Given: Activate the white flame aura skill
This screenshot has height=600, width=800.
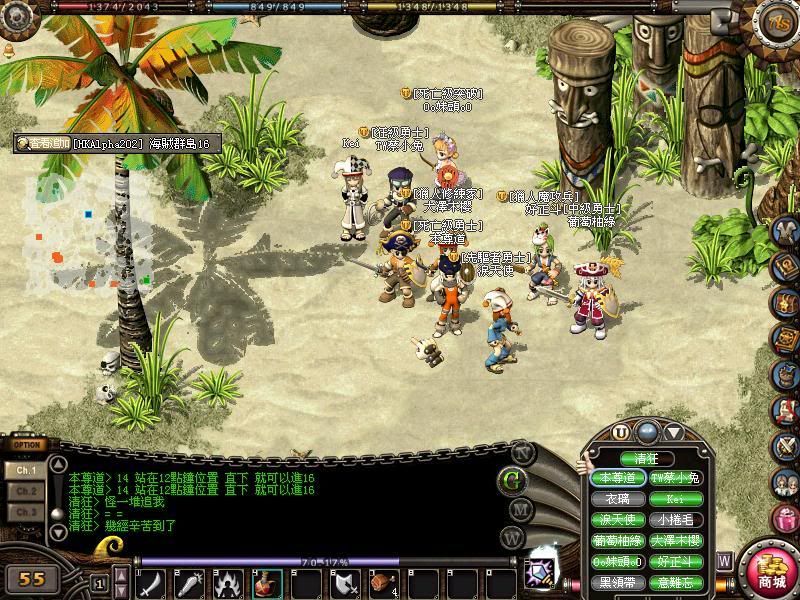Looking at the screenshot, I should coord(229,583).
